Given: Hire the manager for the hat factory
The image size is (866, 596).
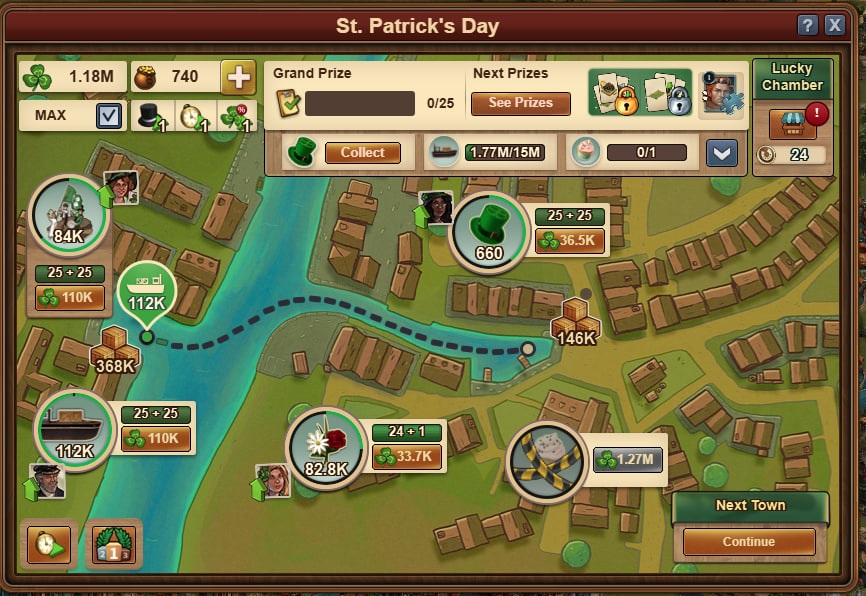Looking at the screenshot, I should (x=435, y=210).
